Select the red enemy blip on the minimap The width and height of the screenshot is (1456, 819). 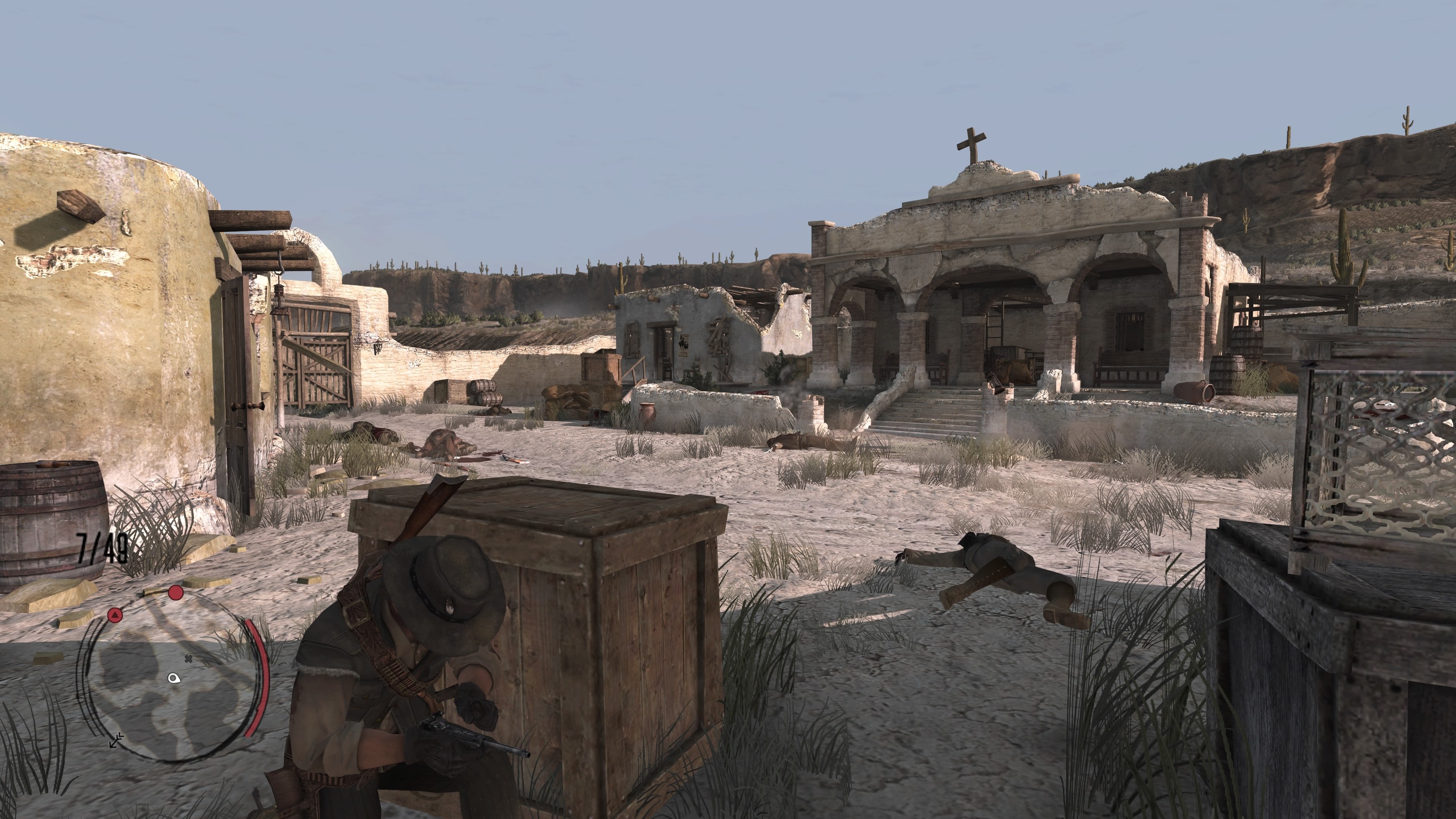176,593
